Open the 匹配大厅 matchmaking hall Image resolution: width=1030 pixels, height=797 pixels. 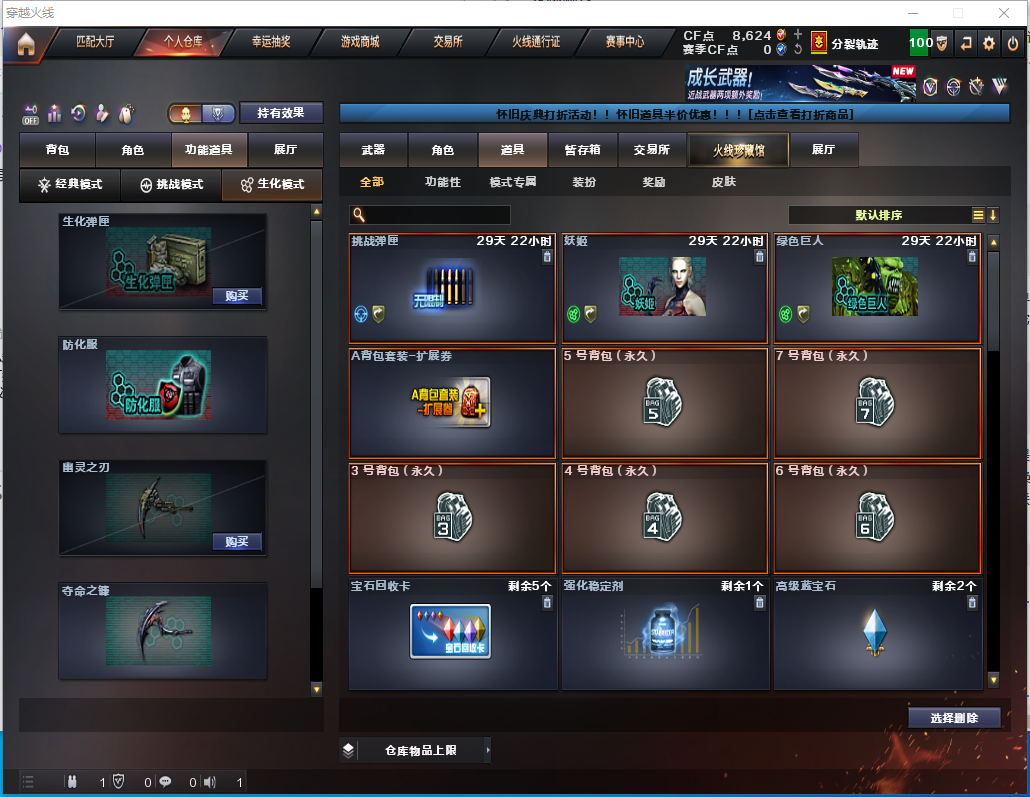point(96,43)
